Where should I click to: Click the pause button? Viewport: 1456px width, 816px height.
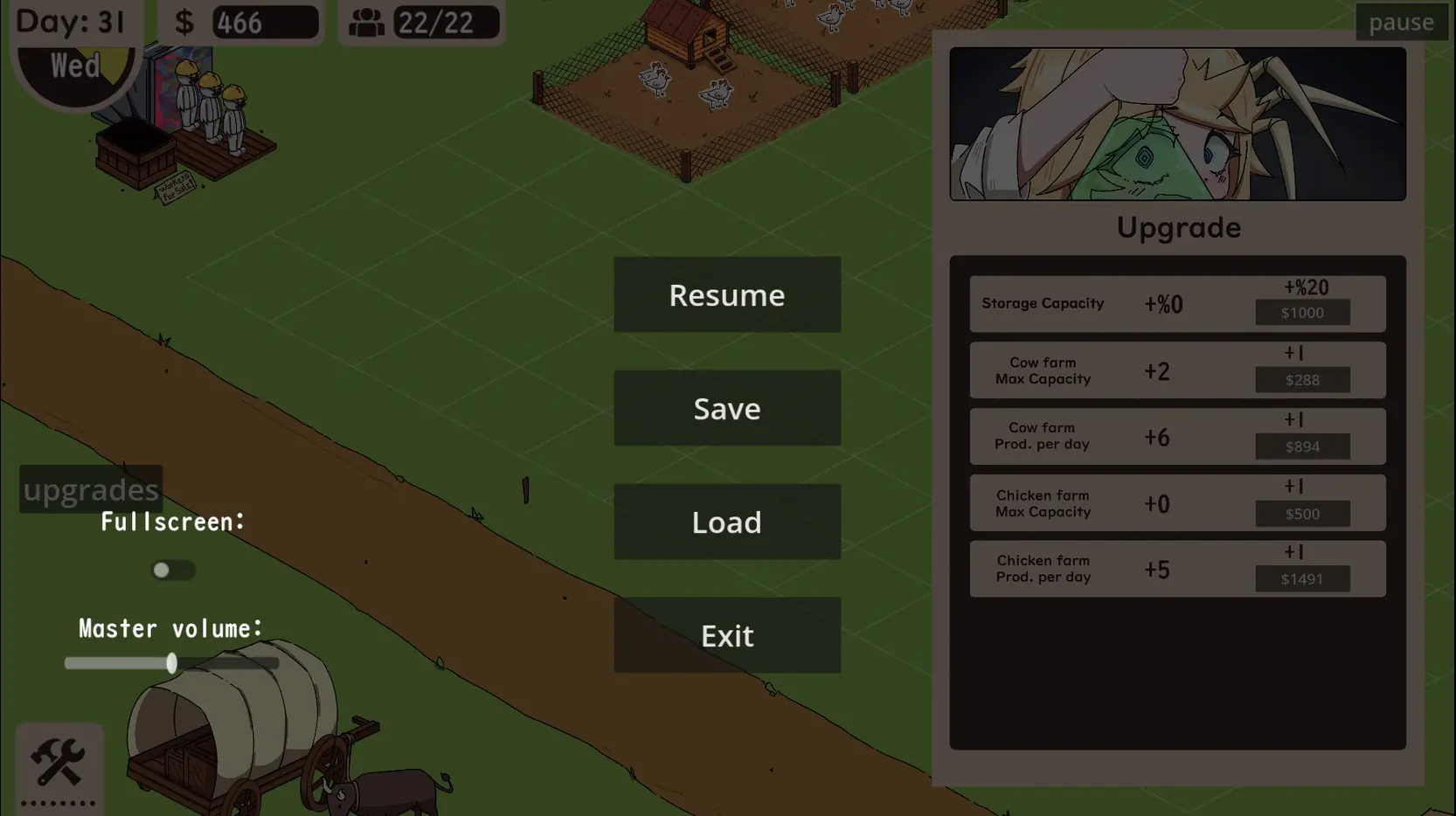pos(1400,22)
